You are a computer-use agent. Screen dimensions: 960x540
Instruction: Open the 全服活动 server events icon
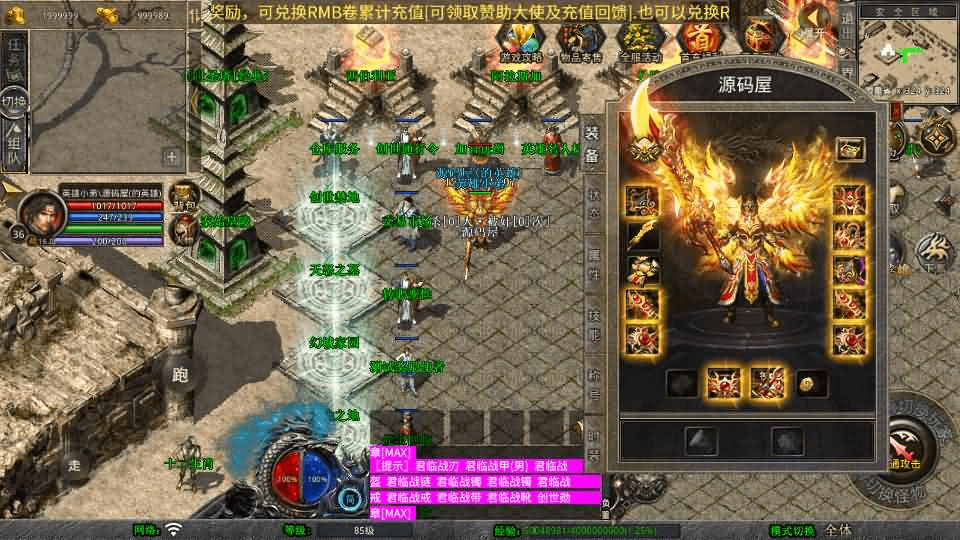638,40
